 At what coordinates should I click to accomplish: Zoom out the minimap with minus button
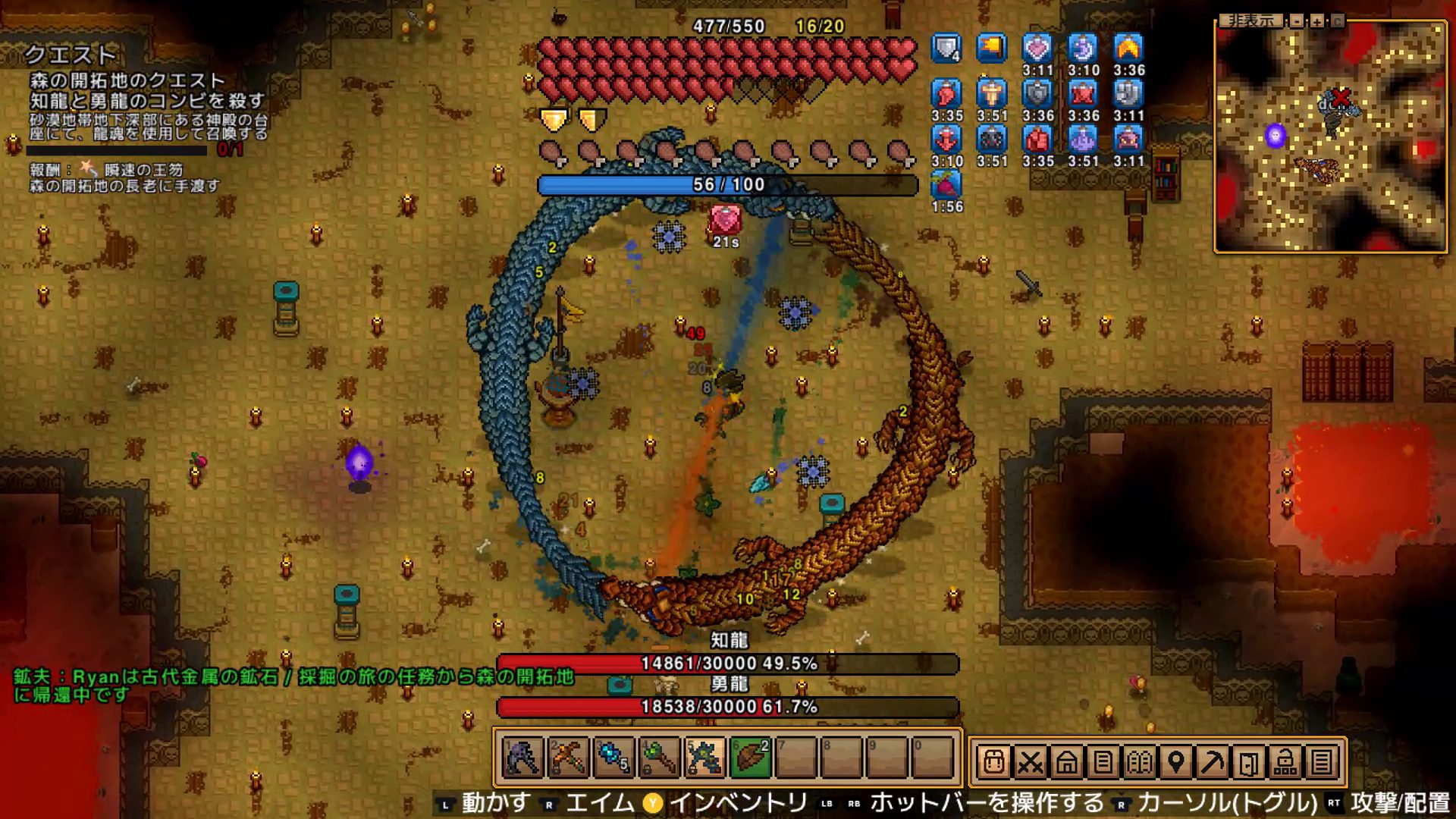click(1298, 21)
